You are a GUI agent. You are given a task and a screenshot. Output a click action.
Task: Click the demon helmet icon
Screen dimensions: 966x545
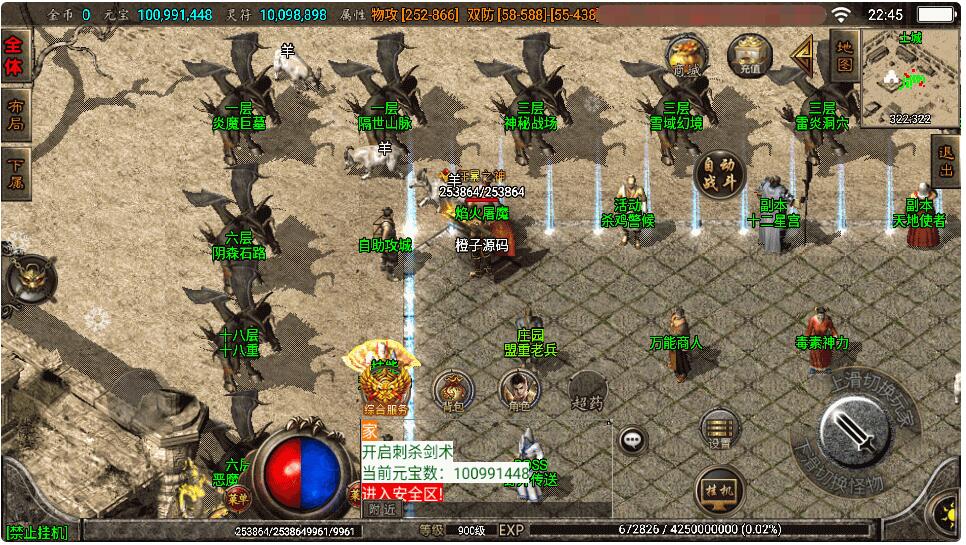coord(29,279)
